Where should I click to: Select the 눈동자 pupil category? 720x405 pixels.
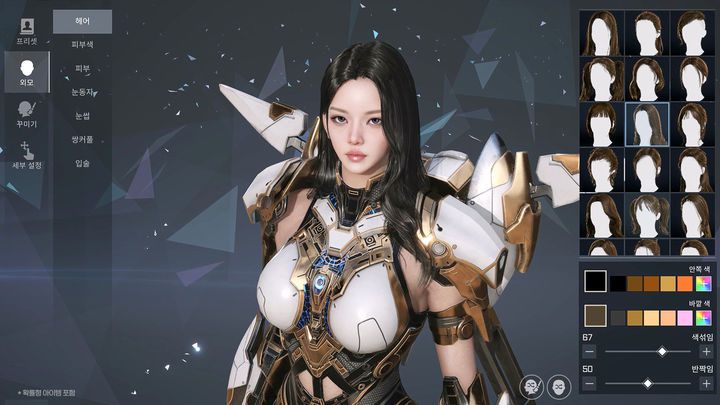82,92
